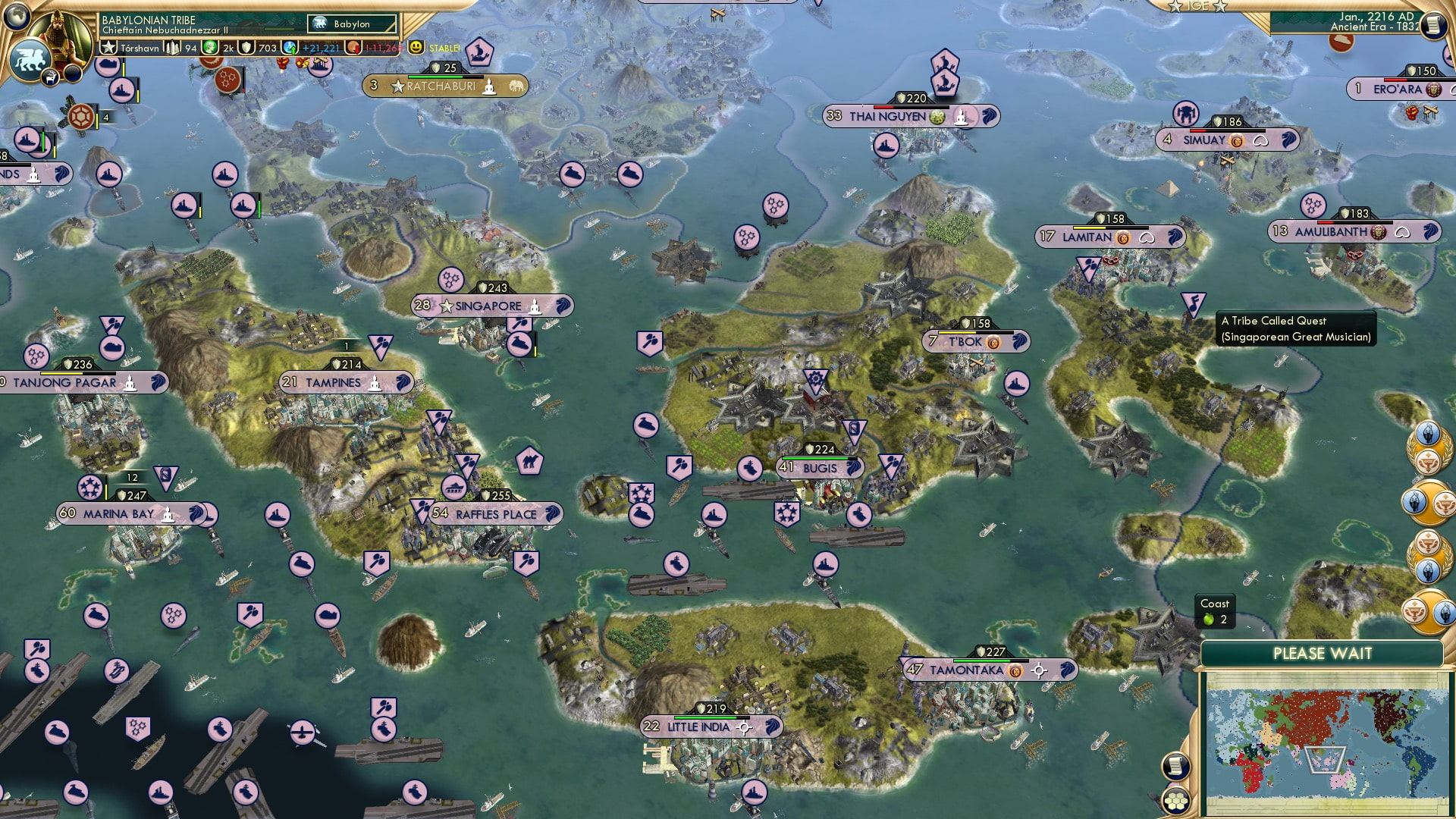
Task: Click the gold coin showing -11,268
Action: coord(353,48)
